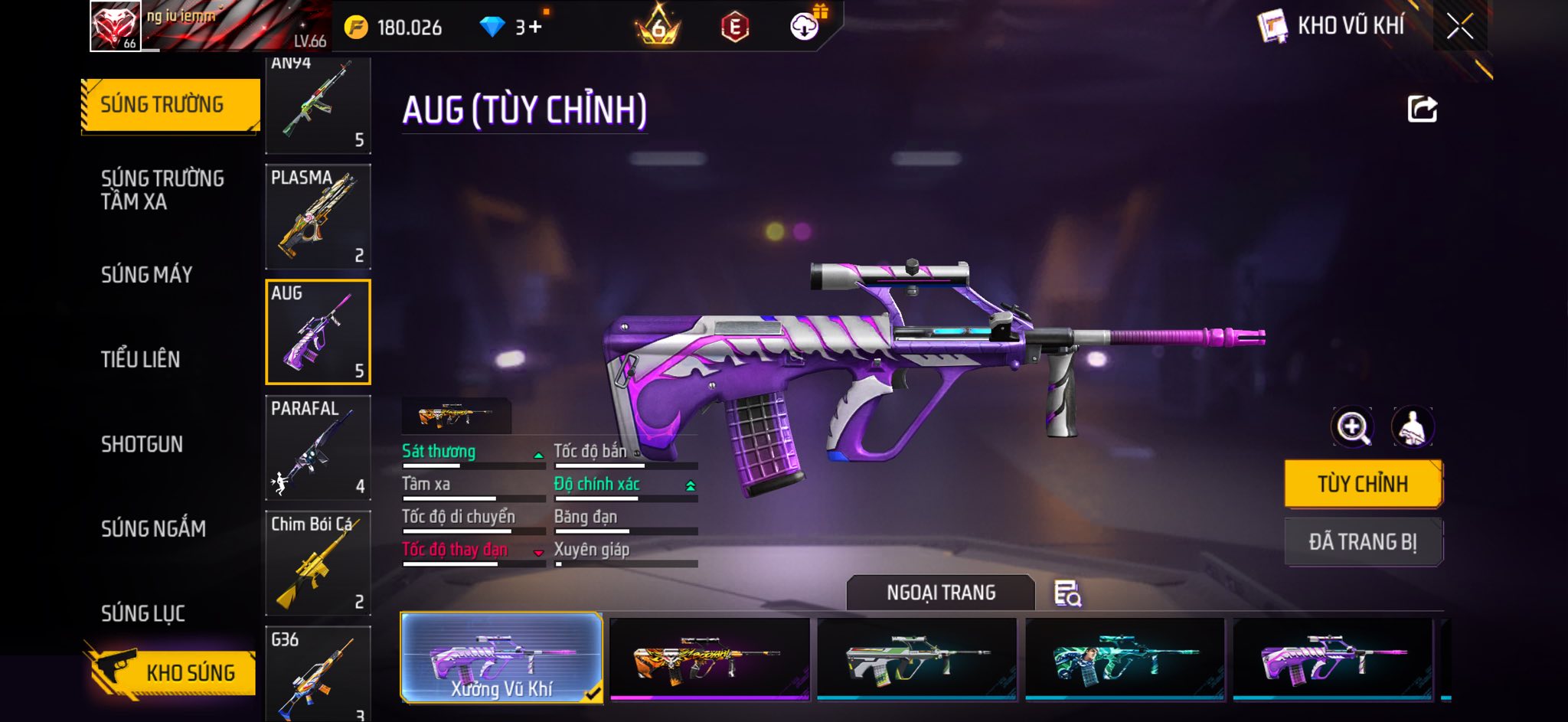Select the PLASMA weapon slot
The height and width of the screenshot is (722, 1568).
[318, 217]
